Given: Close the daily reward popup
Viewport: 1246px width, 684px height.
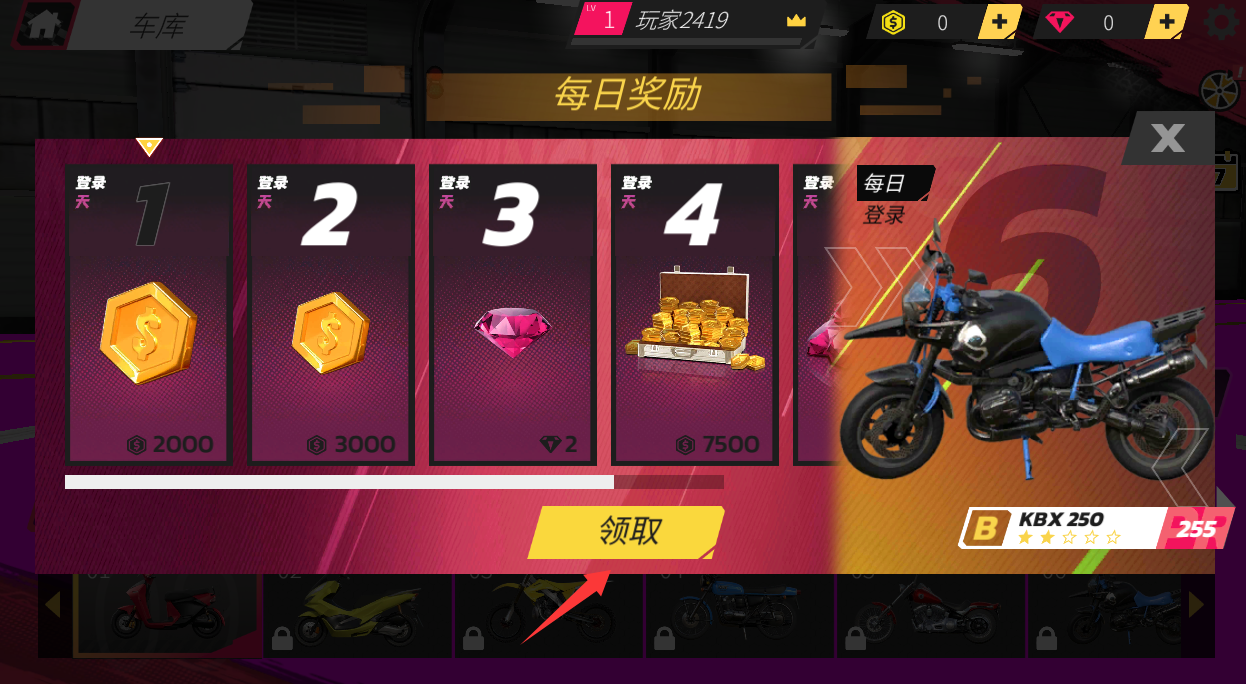Looking at the screenshot, I should pos(1167,138).
